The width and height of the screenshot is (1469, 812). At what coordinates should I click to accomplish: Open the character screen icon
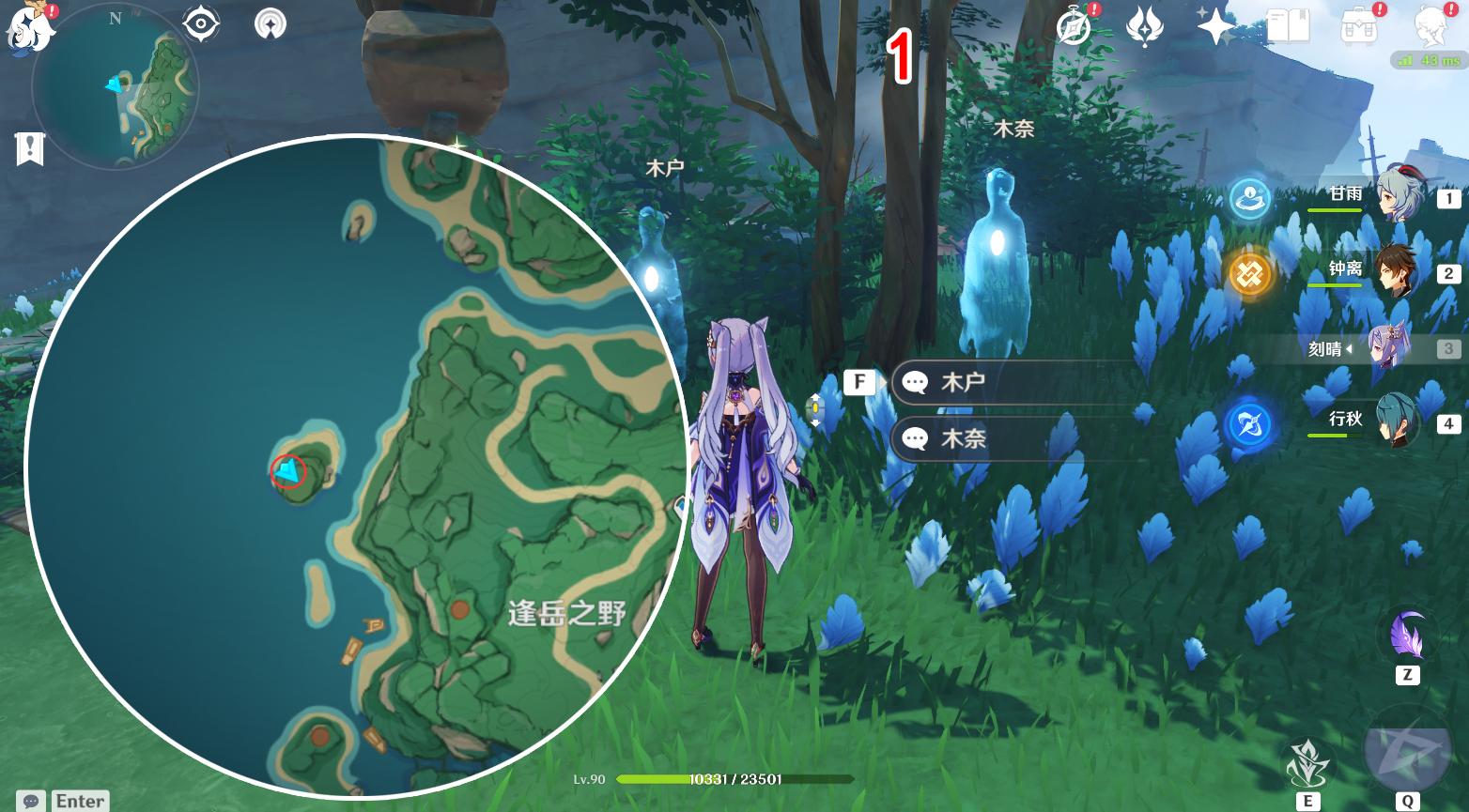coord(1430,26)
